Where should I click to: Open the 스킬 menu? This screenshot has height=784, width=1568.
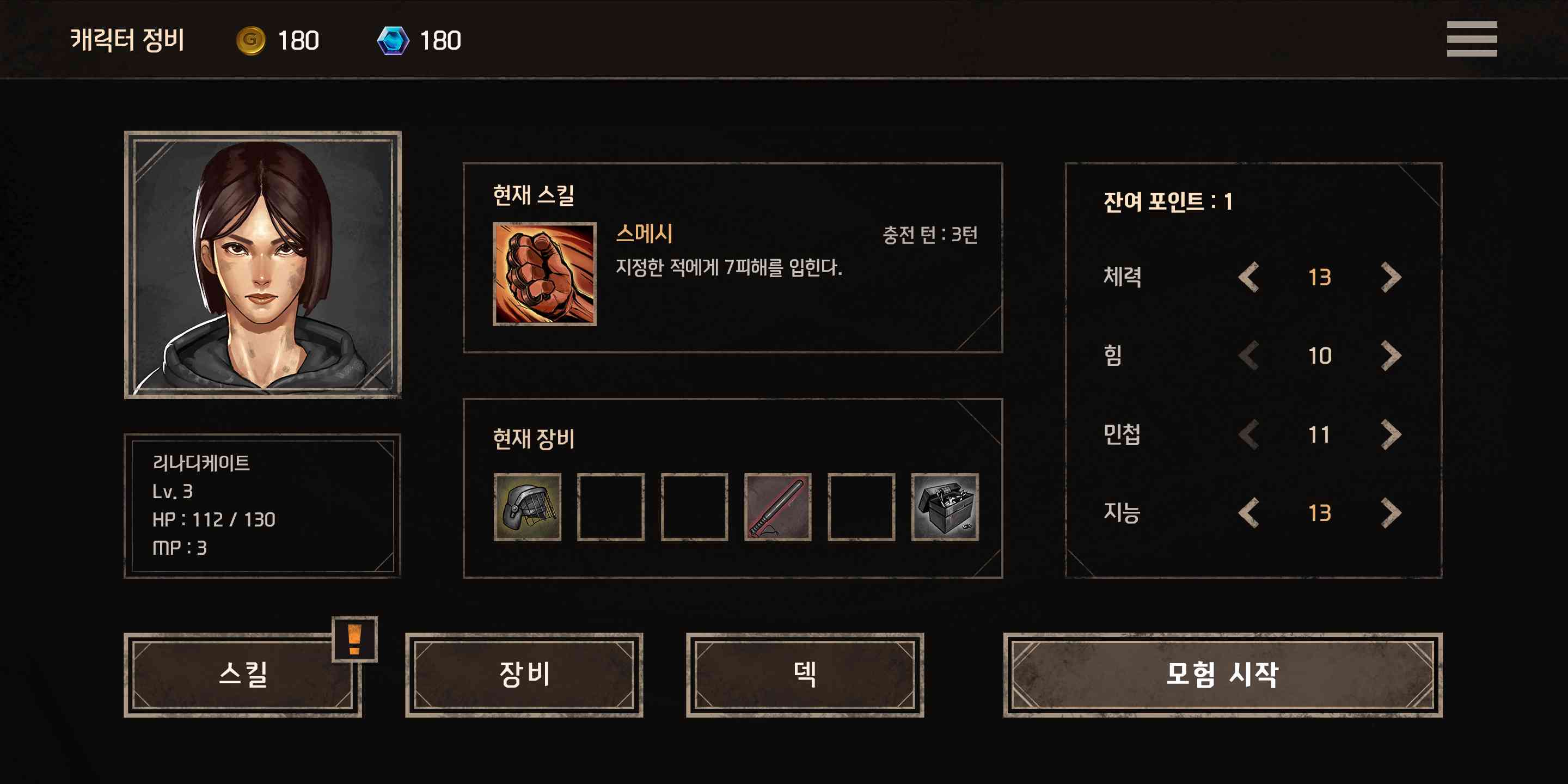coord(243,676)
